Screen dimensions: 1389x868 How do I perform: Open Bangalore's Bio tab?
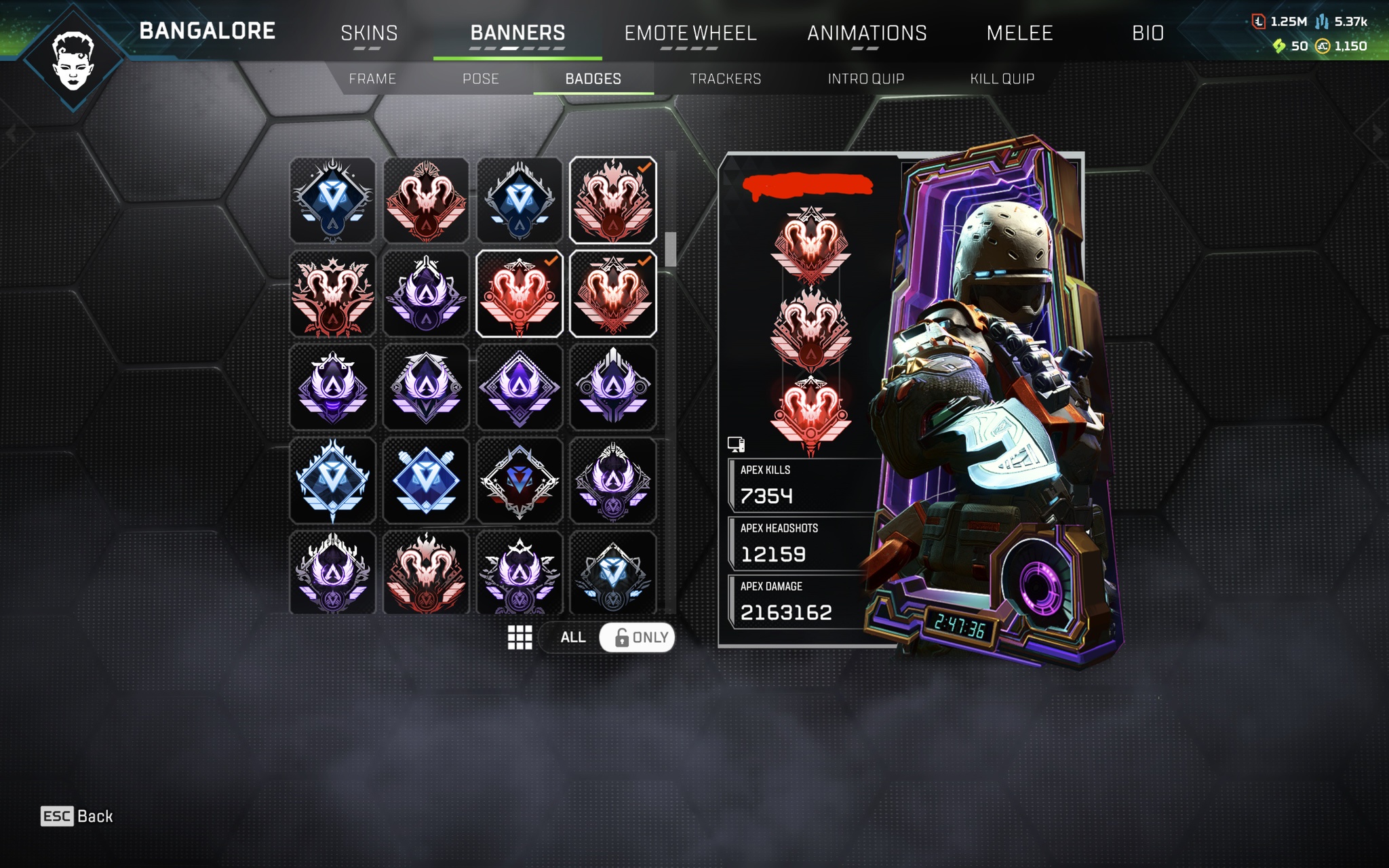[x=1148, y=33]
